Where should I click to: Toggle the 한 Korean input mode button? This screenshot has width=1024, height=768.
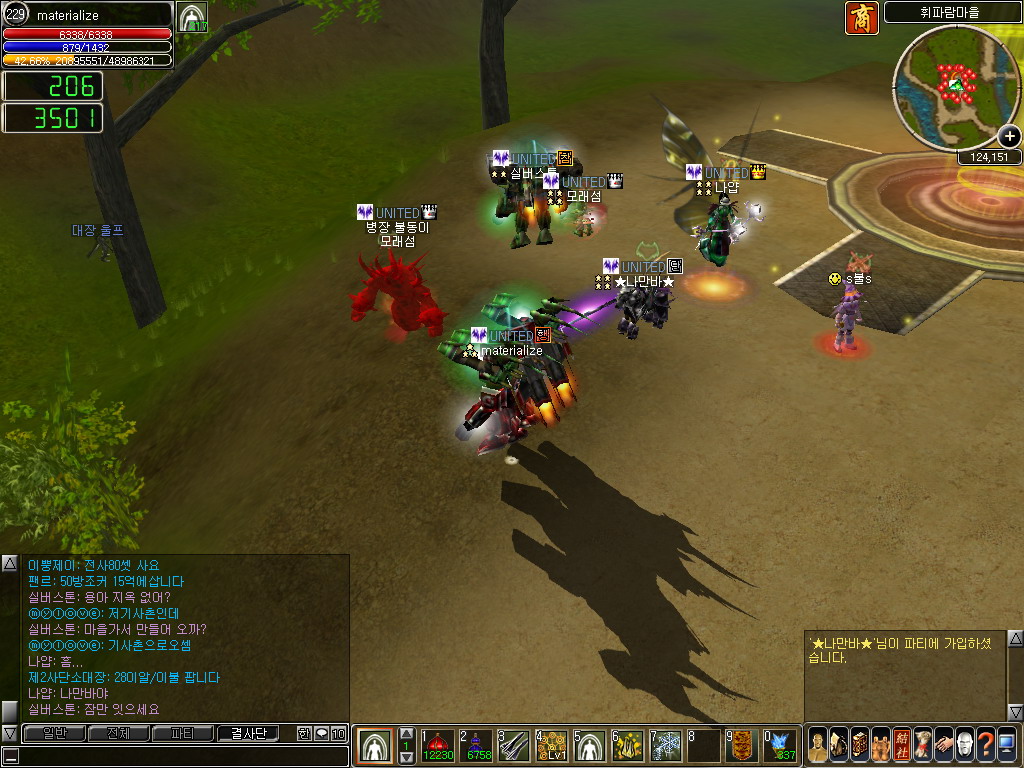304,733
